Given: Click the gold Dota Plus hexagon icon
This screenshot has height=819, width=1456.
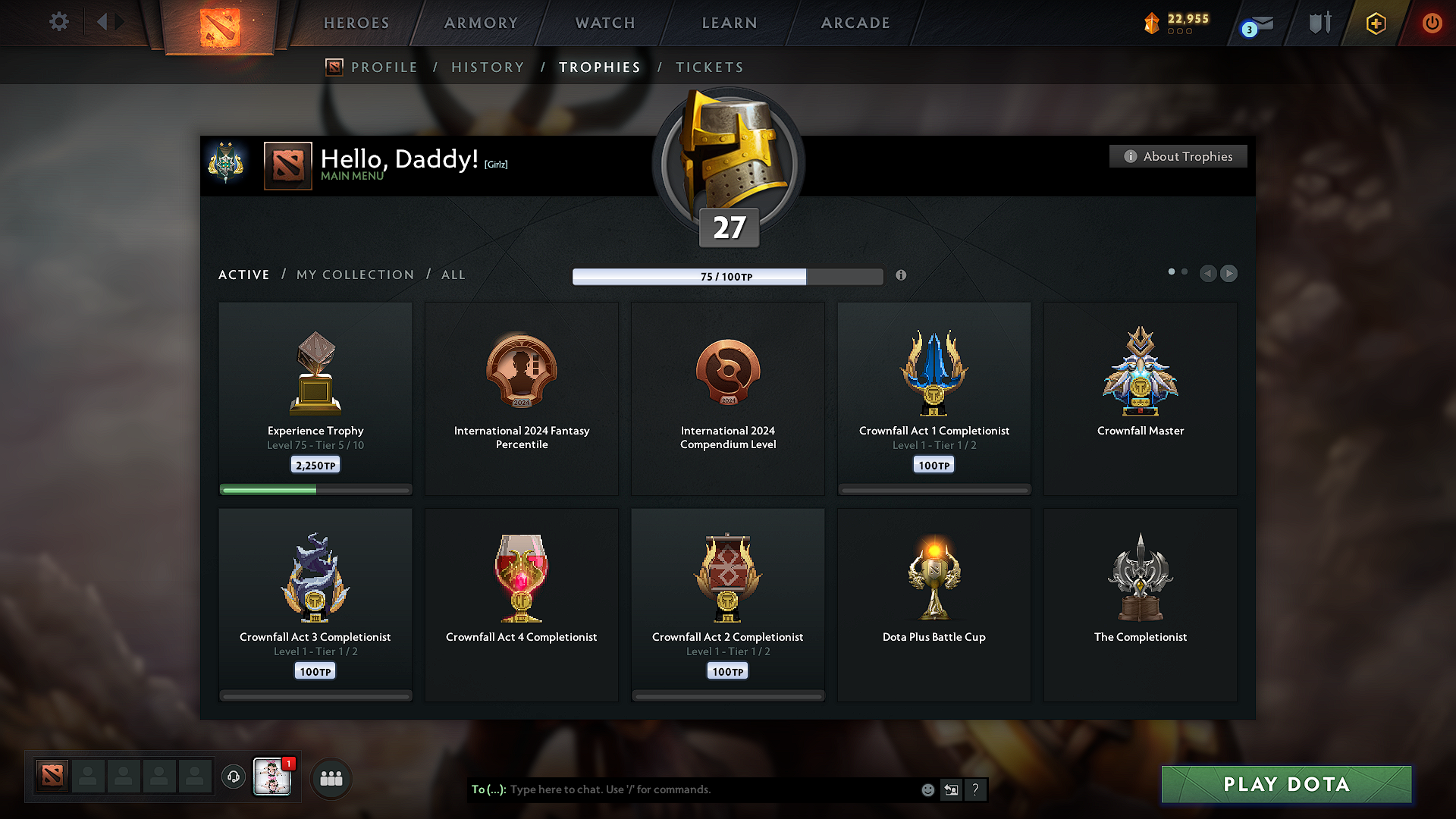Looking at the screenshot, I should pos(1375,23).
